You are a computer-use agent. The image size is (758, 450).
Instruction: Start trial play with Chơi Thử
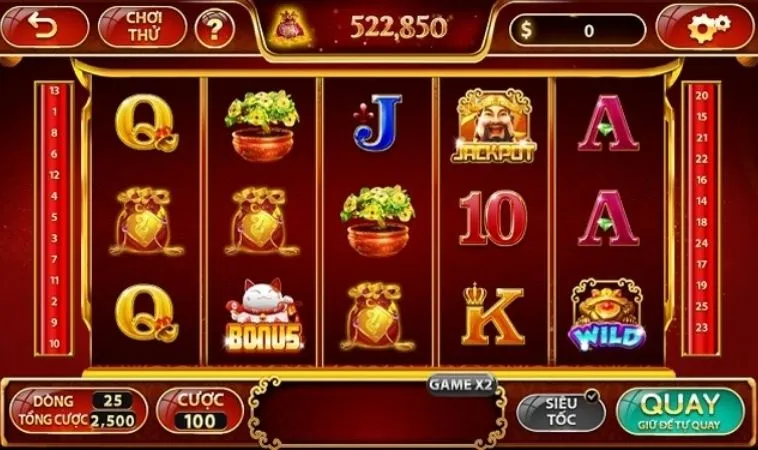point(143,27)
